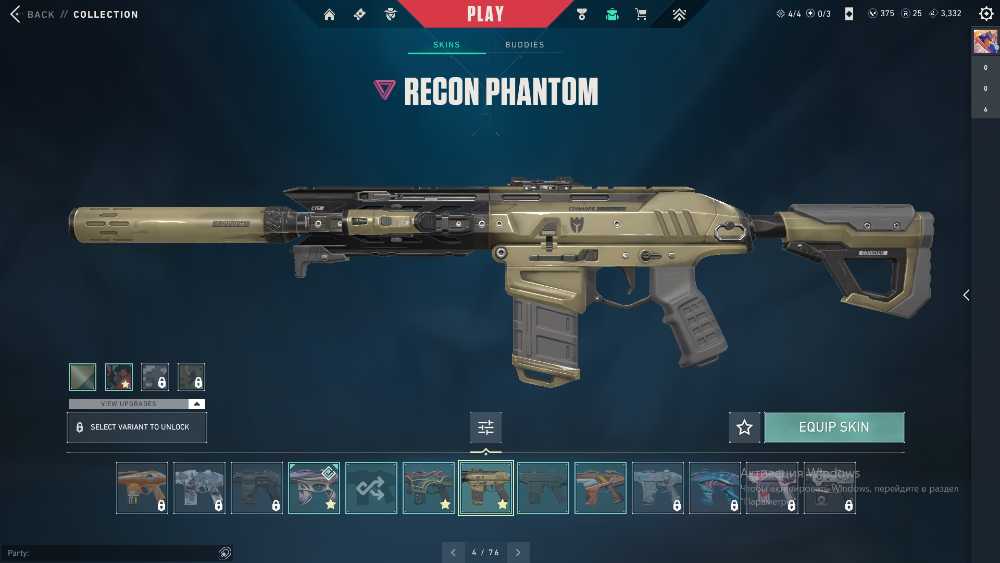
Task: Choose the first tan variant swatch
Action: (83, 377)
